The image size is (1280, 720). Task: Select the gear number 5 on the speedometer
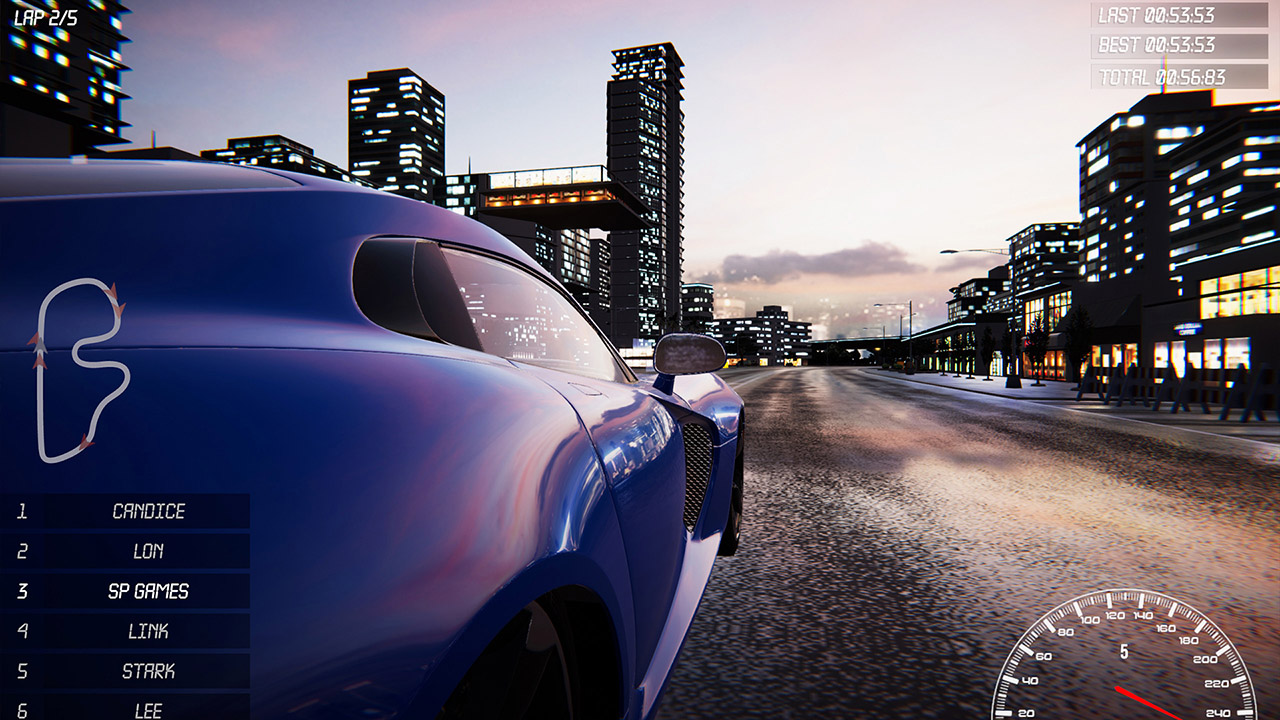click(1124, 650)
